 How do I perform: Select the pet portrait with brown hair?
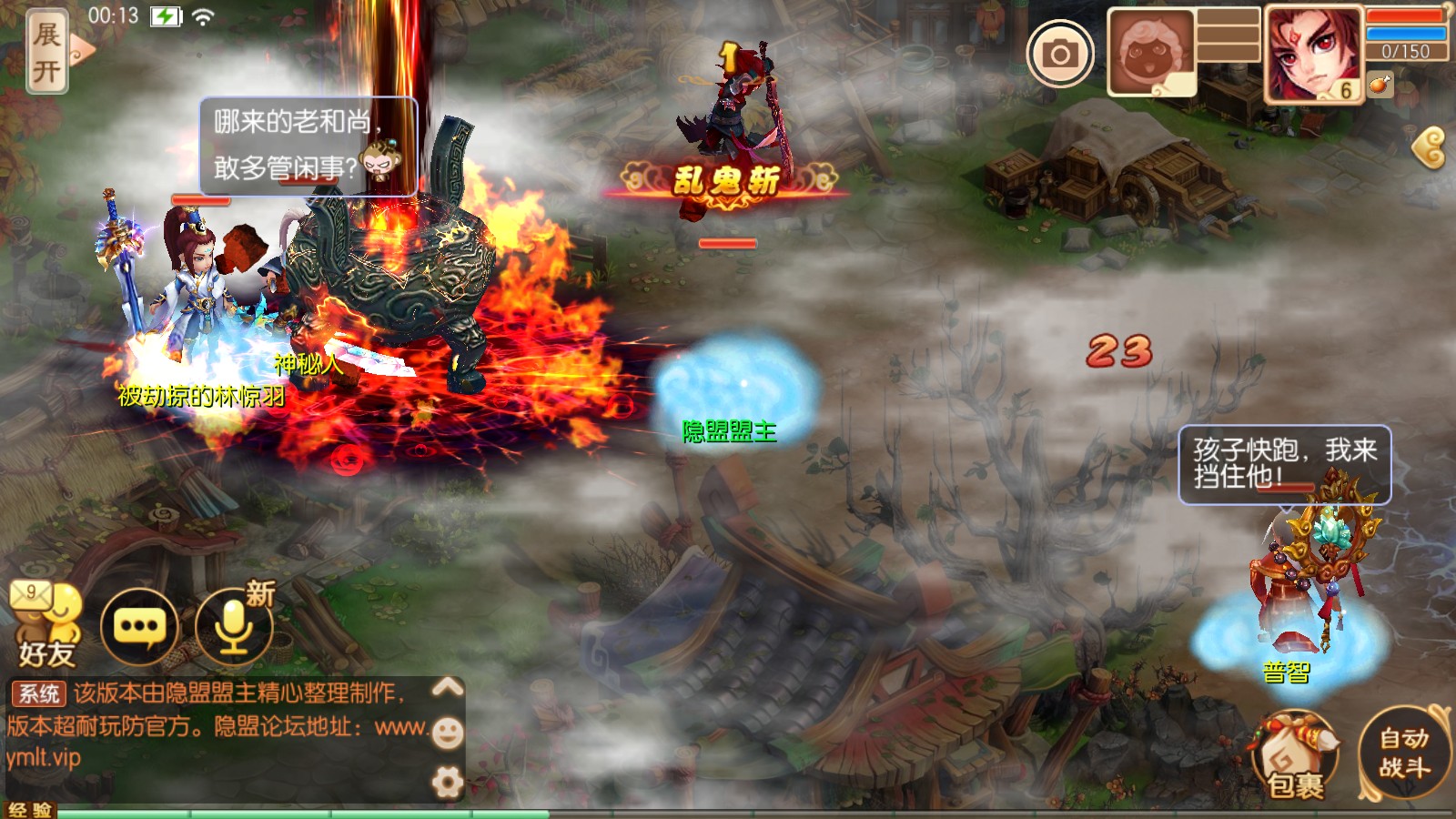point(1150,53)
